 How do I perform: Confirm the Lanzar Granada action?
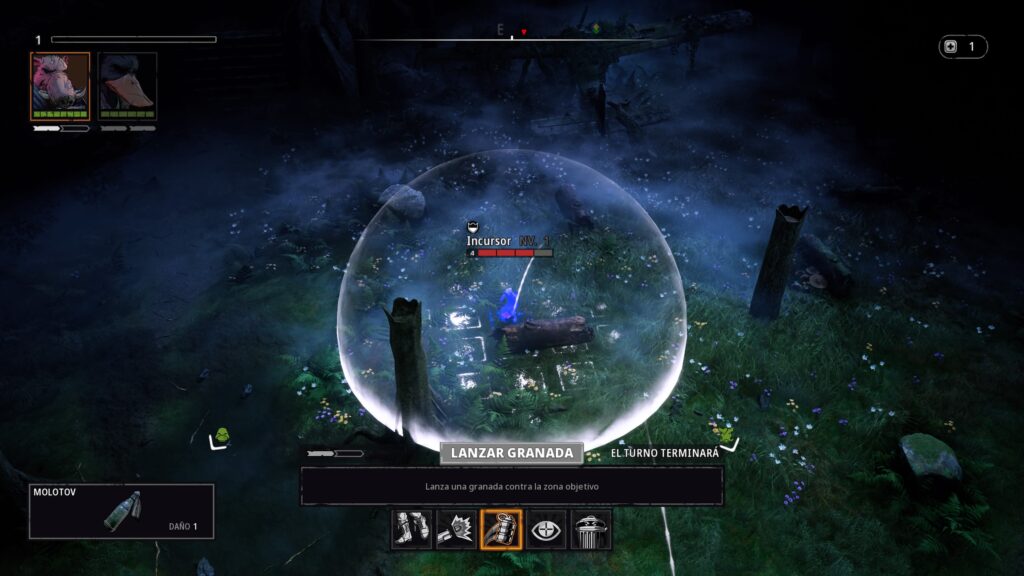pos(511,453)
